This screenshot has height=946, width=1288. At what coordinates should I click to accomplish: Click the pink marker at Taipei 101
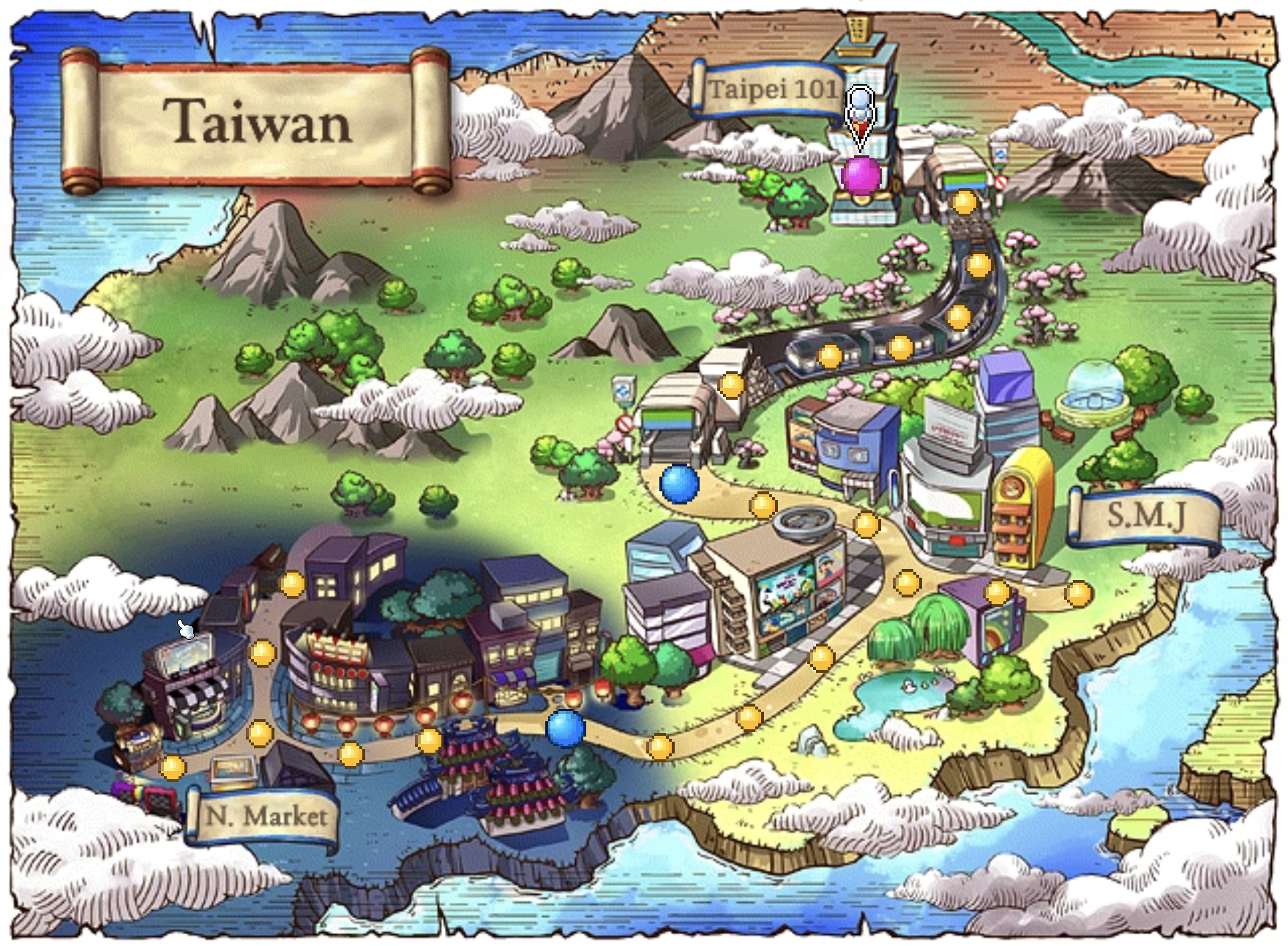coord(860,176)
